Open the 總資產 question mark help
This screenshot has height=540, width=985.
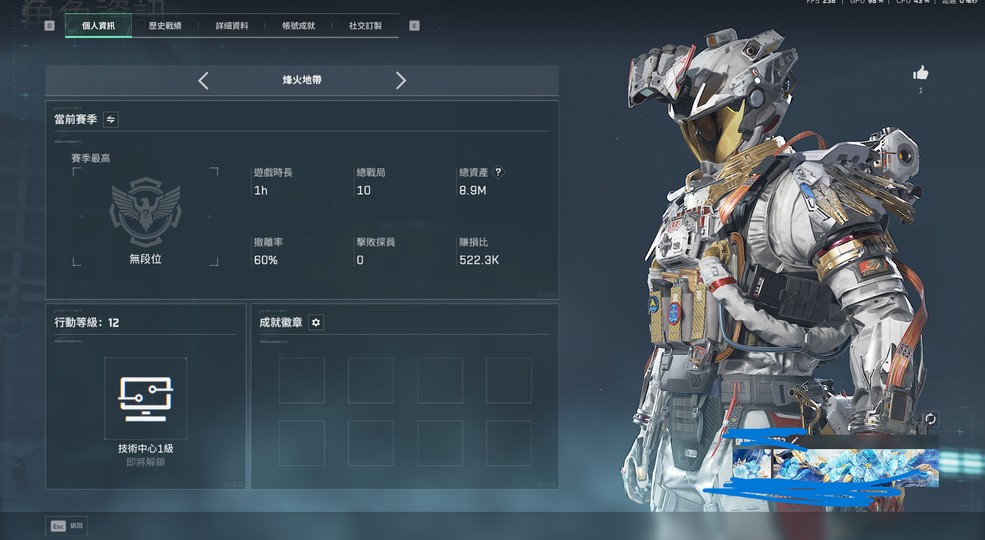click(x=499, y=172)
